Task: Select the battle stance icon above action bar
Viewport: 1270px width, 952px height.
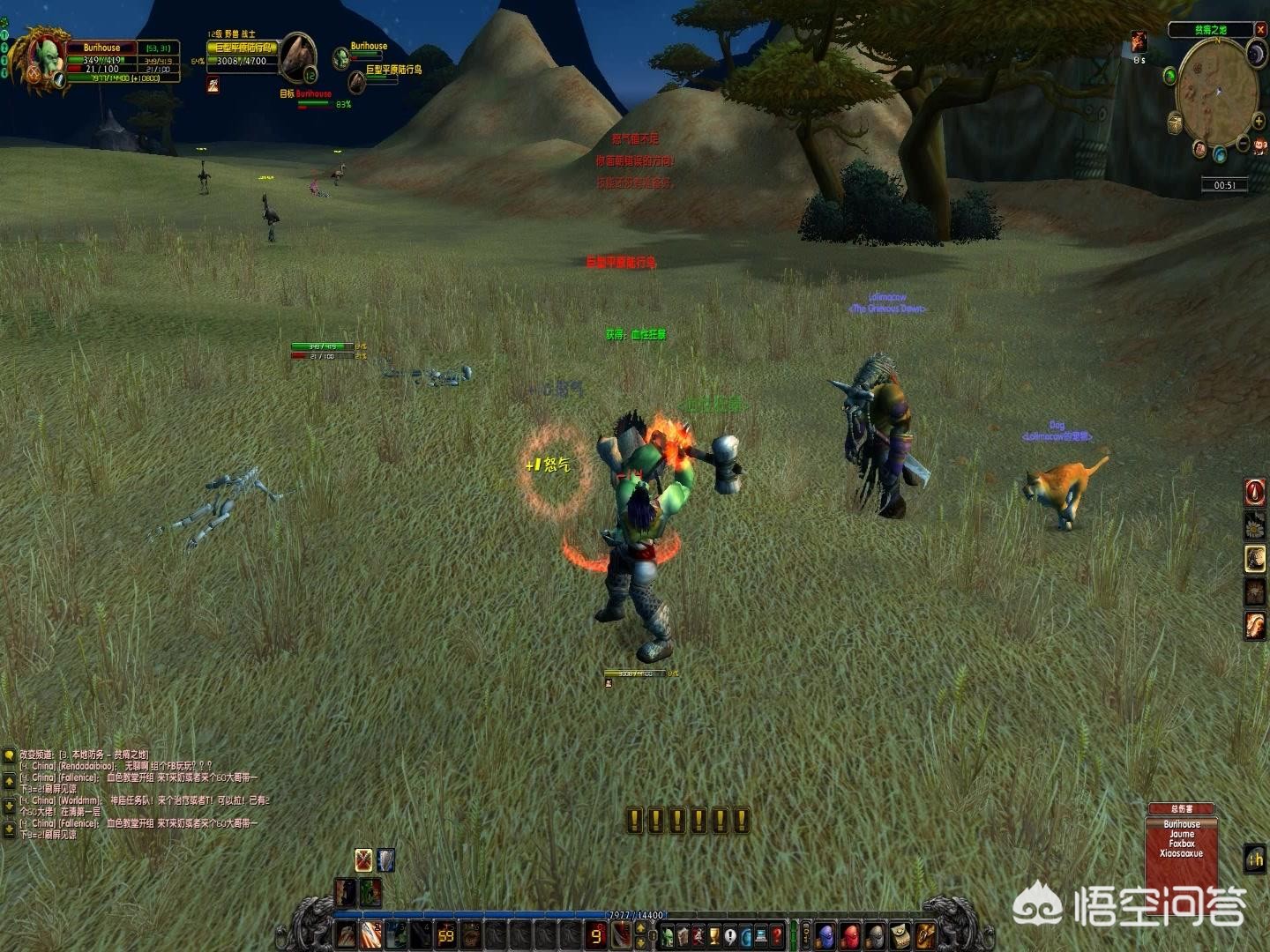Action: [363, 860]
